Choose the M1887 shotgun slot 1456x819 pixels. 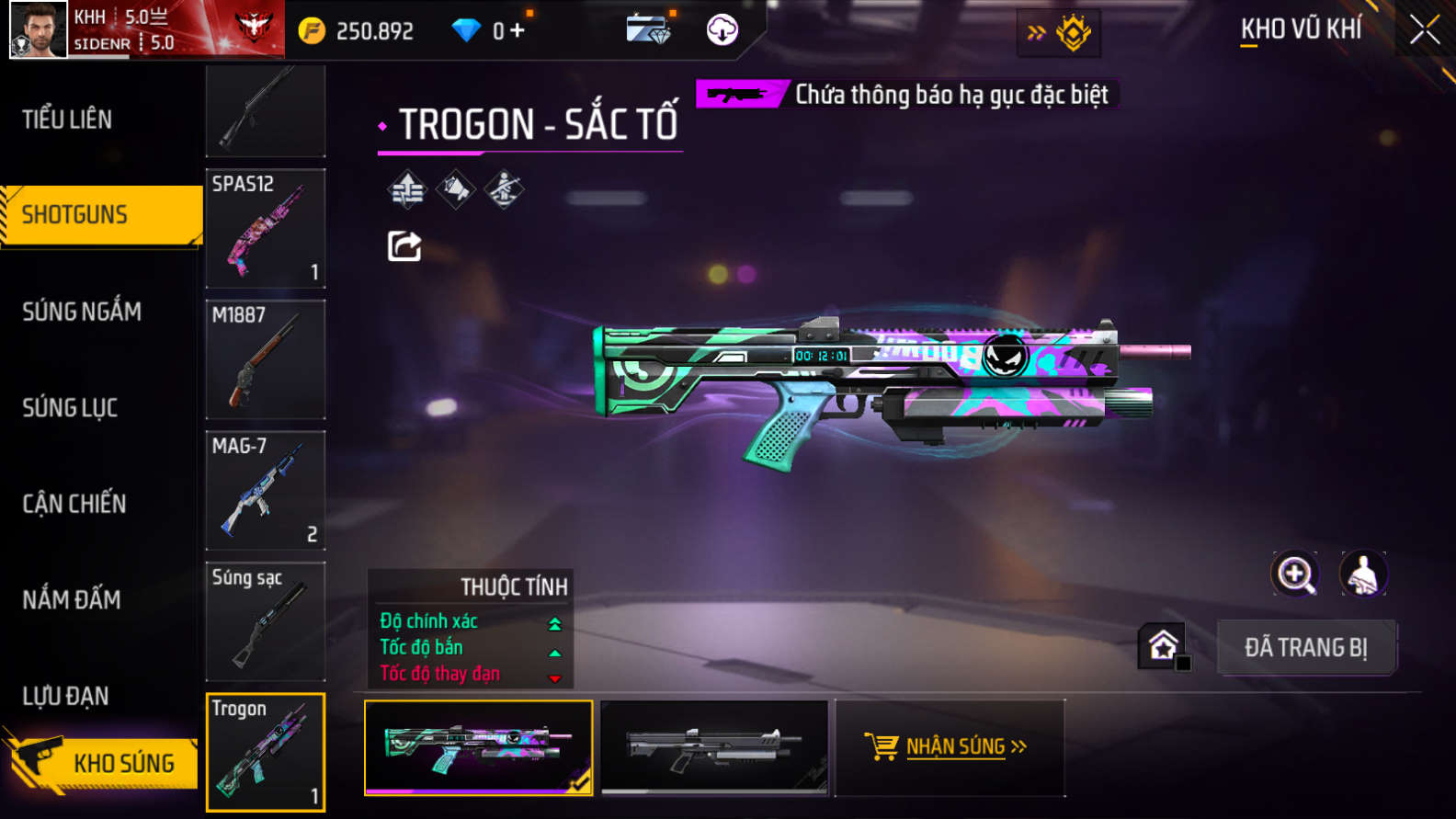pyautogui.click(x=266, y=359)
